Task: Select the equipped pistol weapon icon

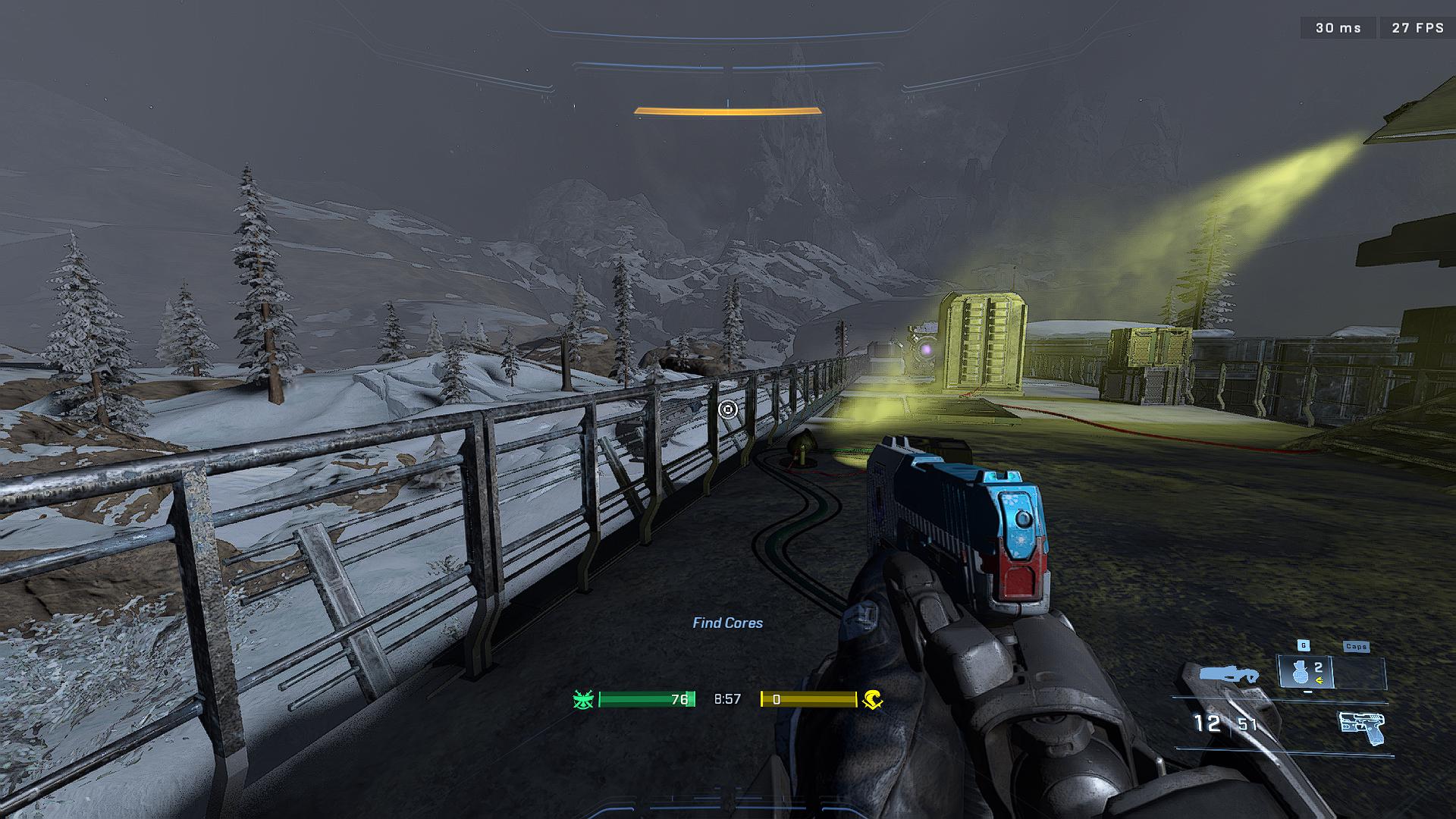Action: (1361, 728)
